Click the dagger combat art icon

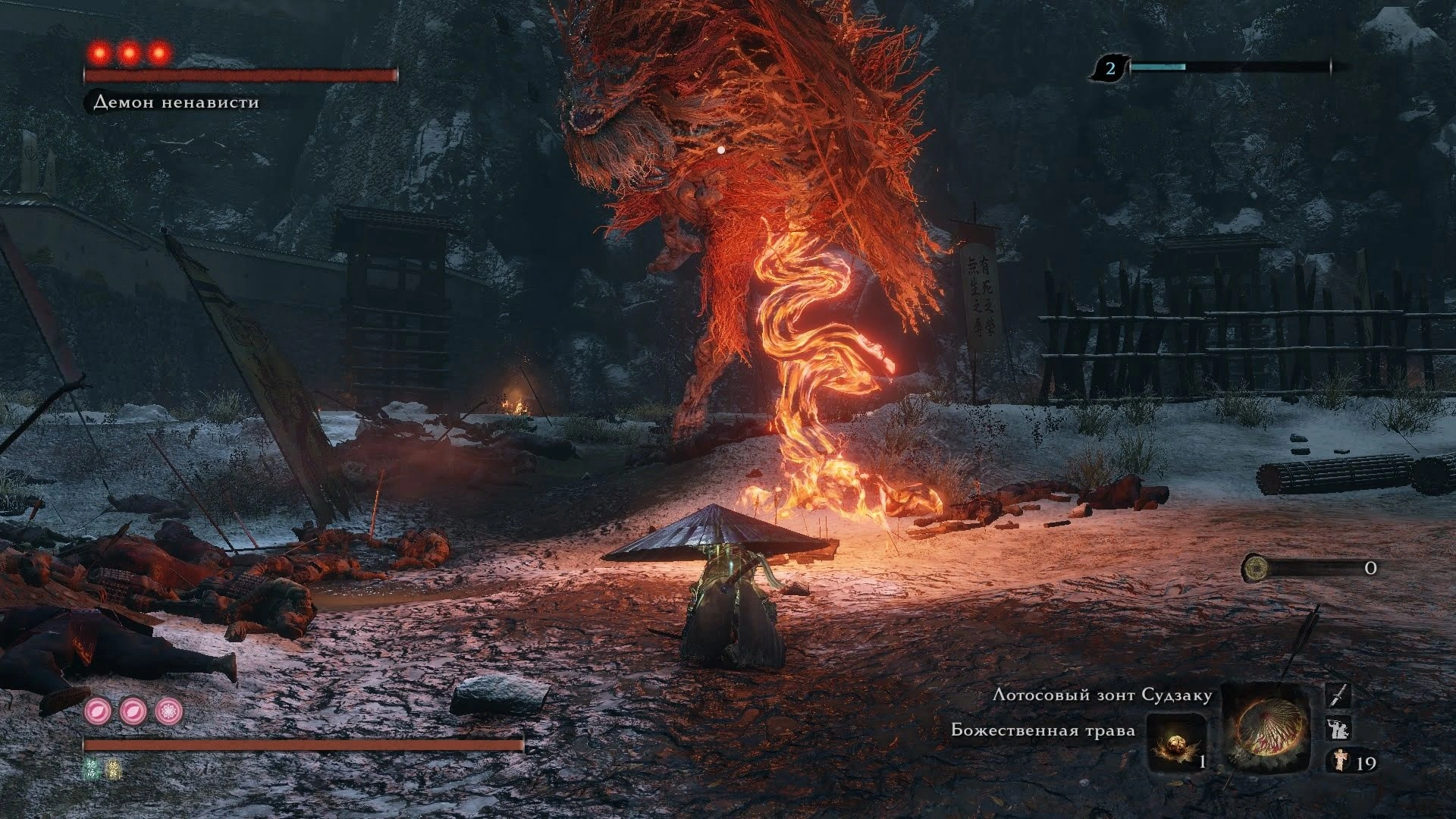coord(1340,695)
